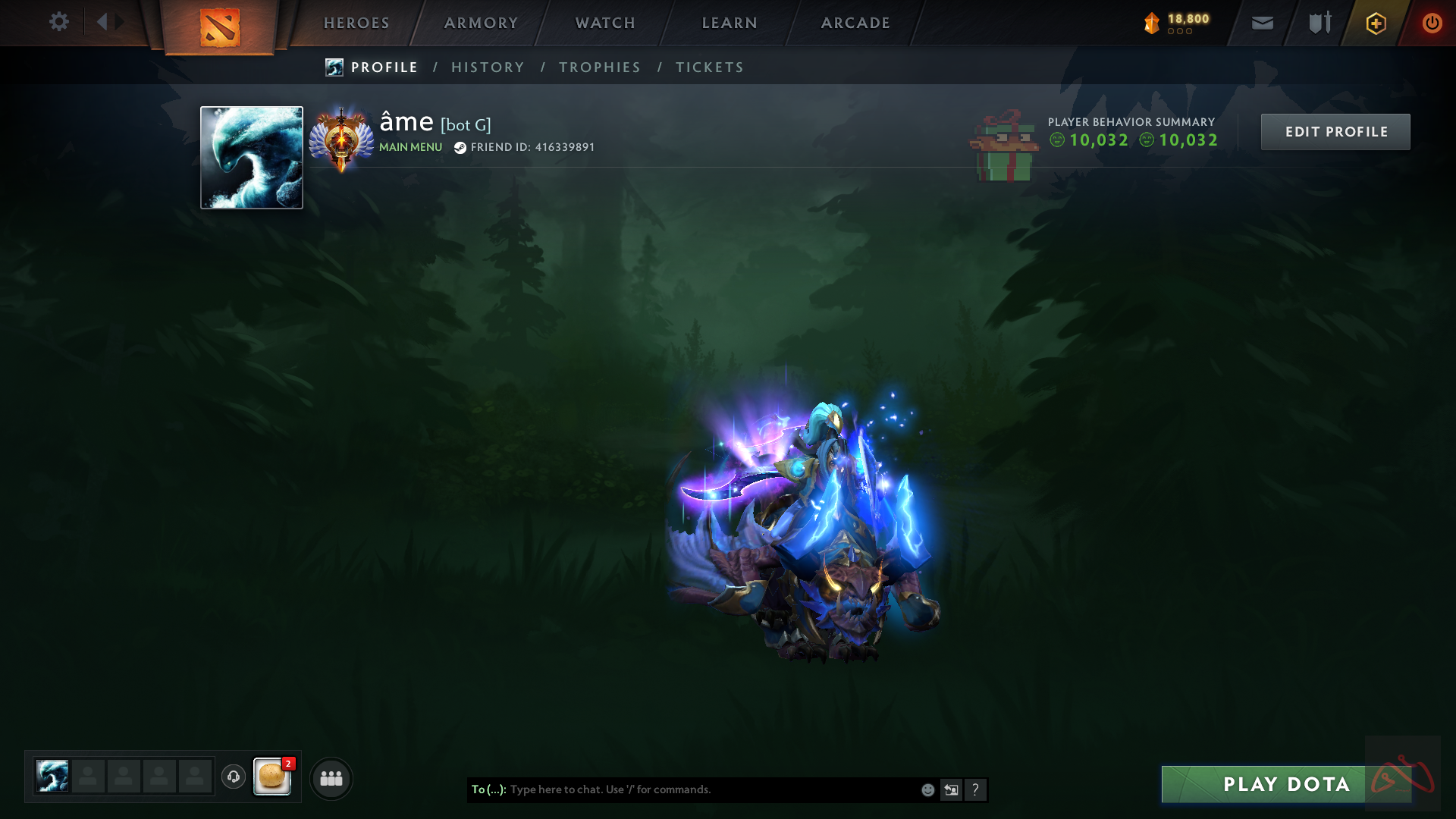Click the chat help question mark
Screen dimensions: 1456x819
click(975, 790)
